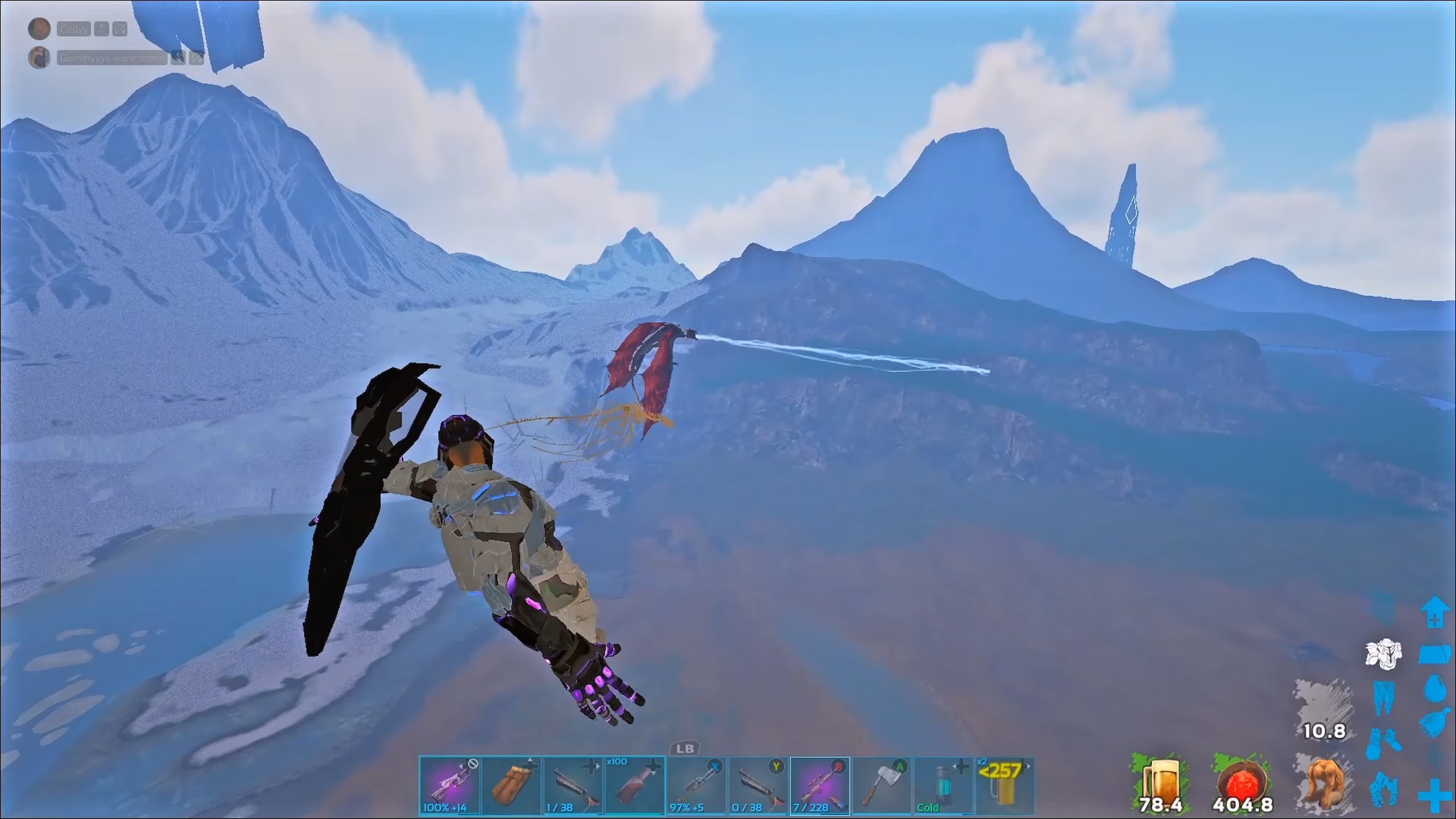Toggle Codyy's headphone audio icon

click(x=121, y=28)
